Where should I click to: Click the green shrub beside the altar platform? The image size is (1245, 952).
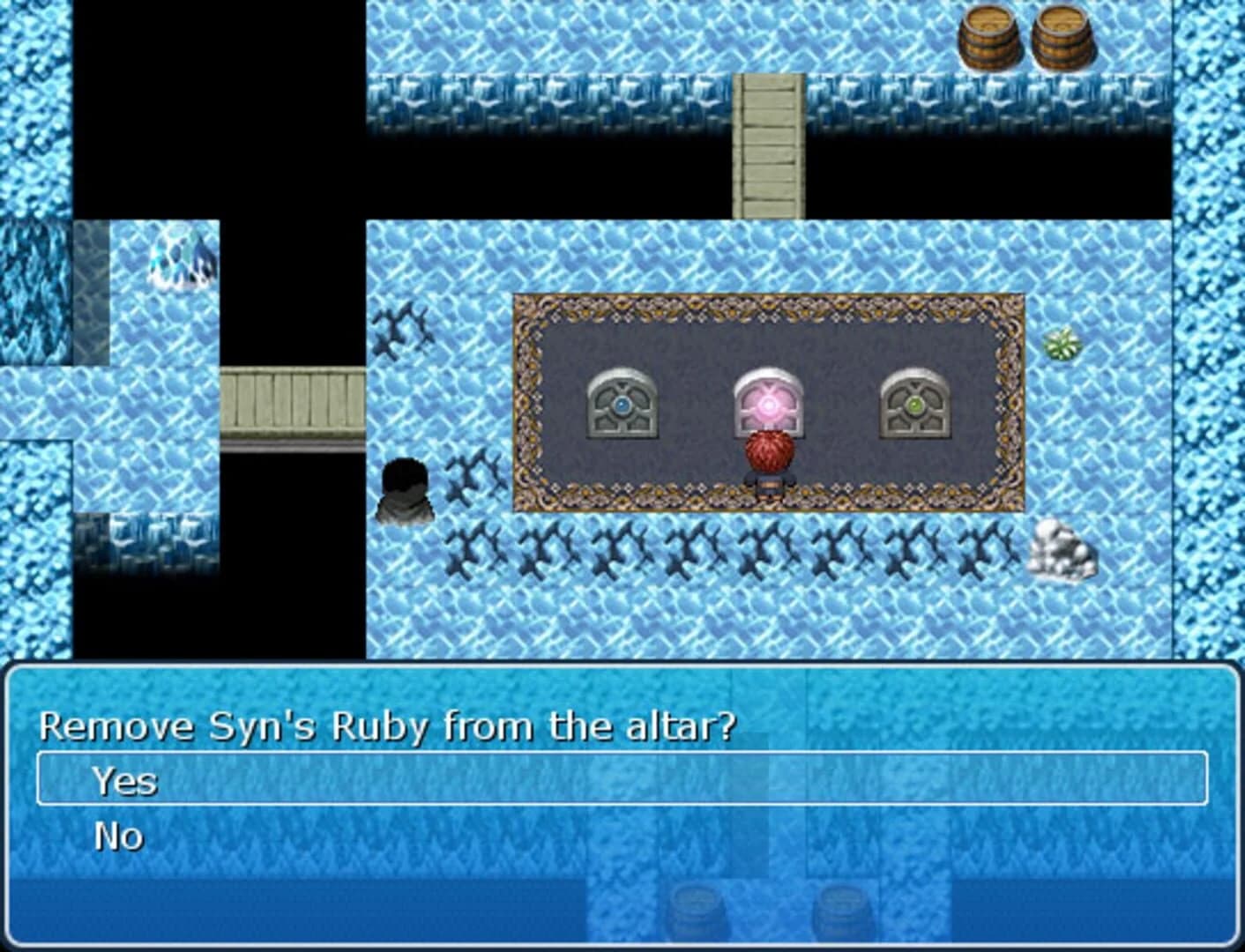coord(1061,344)
